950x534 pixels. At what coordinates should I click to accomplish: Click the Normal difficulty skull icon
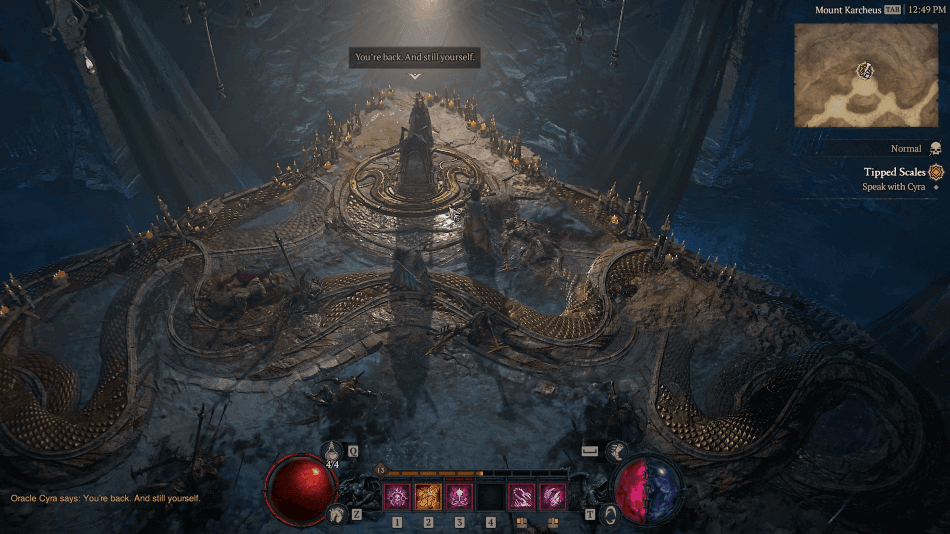click(x=935, y=148)
